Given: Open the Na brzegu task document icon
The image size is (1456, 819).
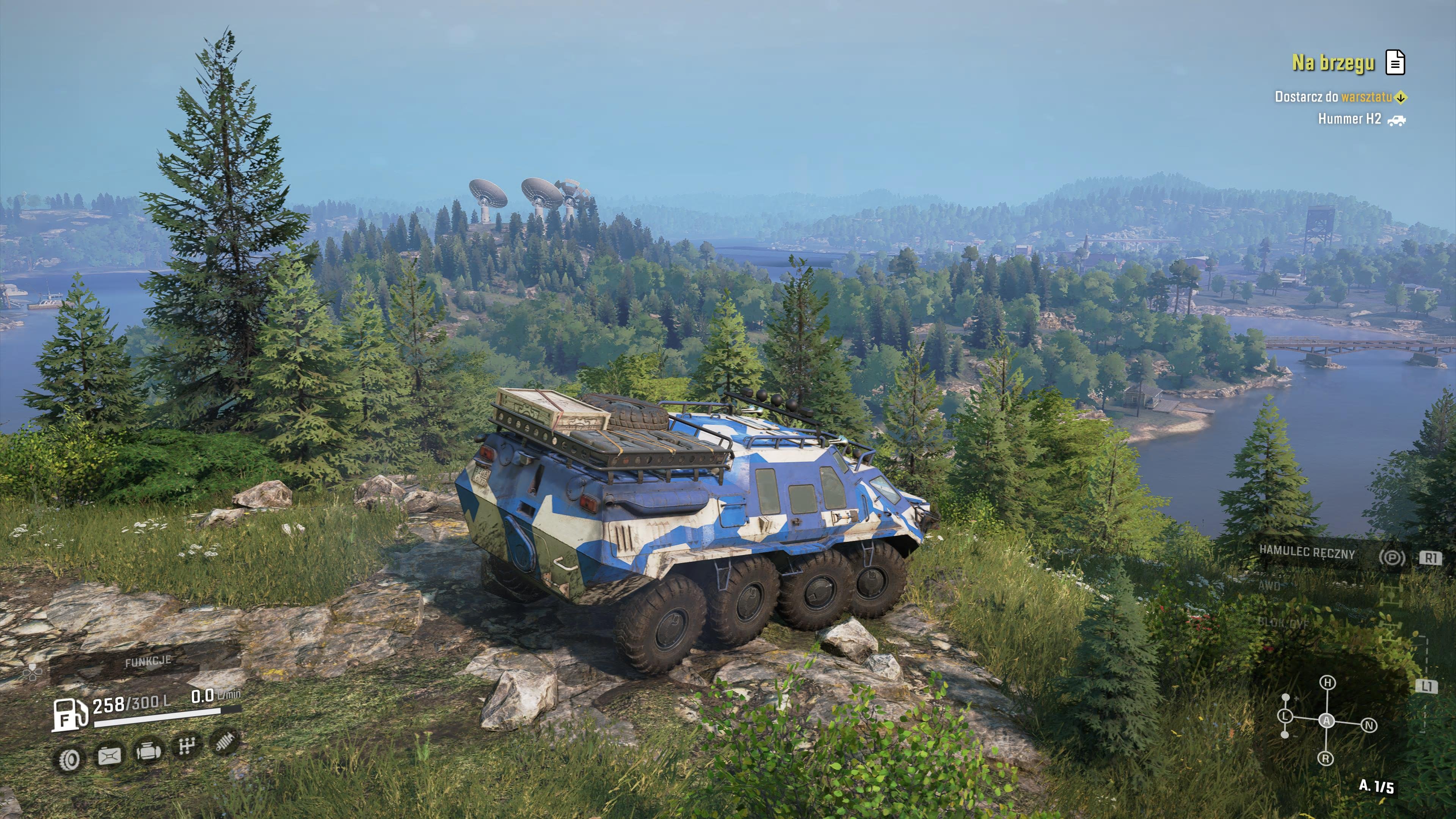Looking at the screenshot, I should [1395, 62].
